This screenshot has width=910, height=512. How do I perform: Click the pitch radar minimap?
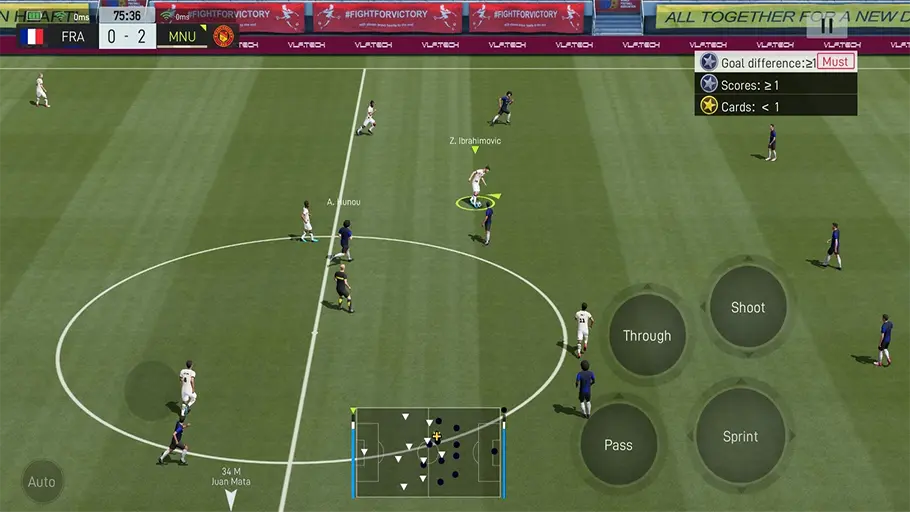428,452
